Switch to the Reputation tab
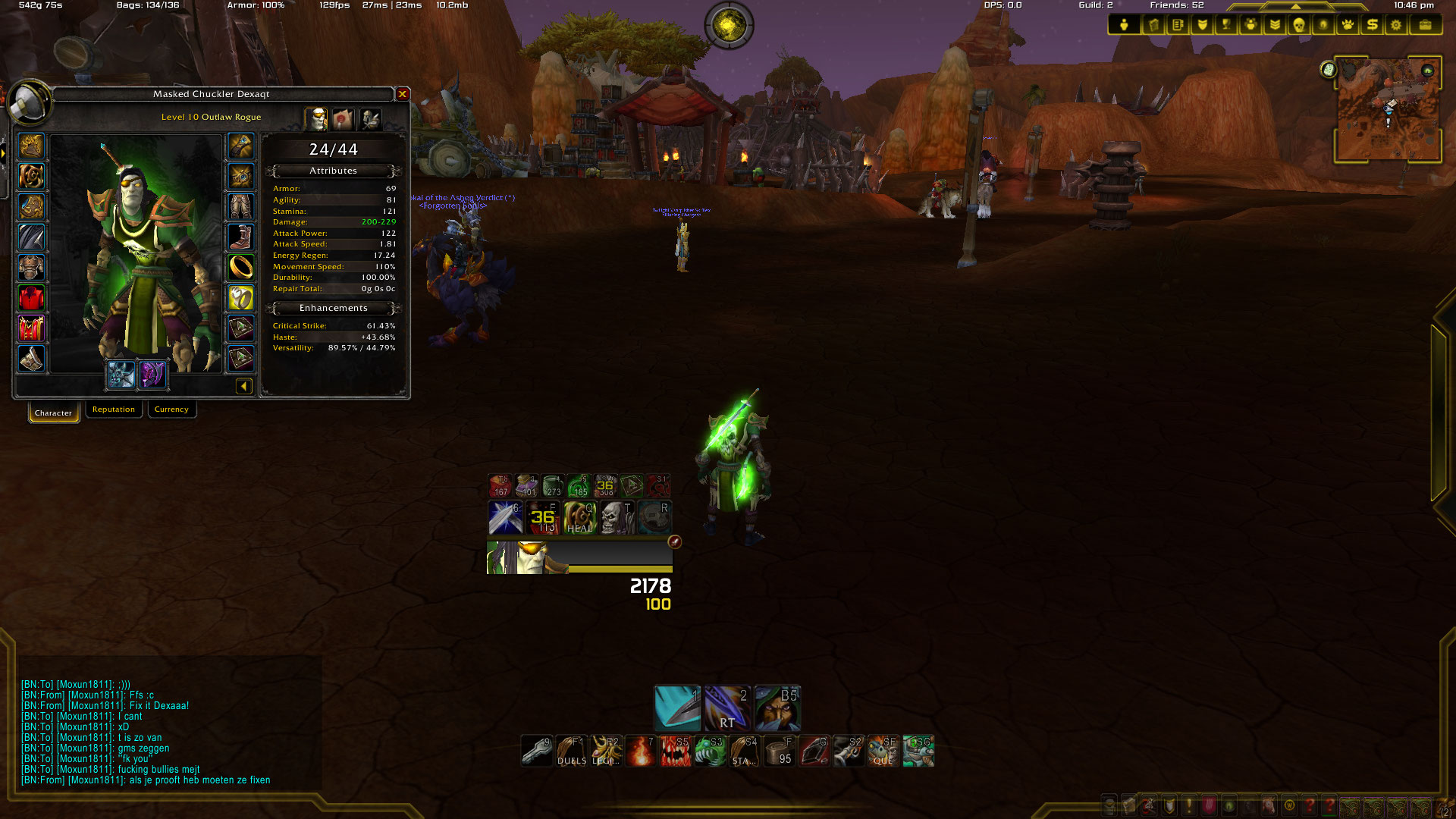The image size is (1456, 819). pyautogui.click(x=114, y=409)
